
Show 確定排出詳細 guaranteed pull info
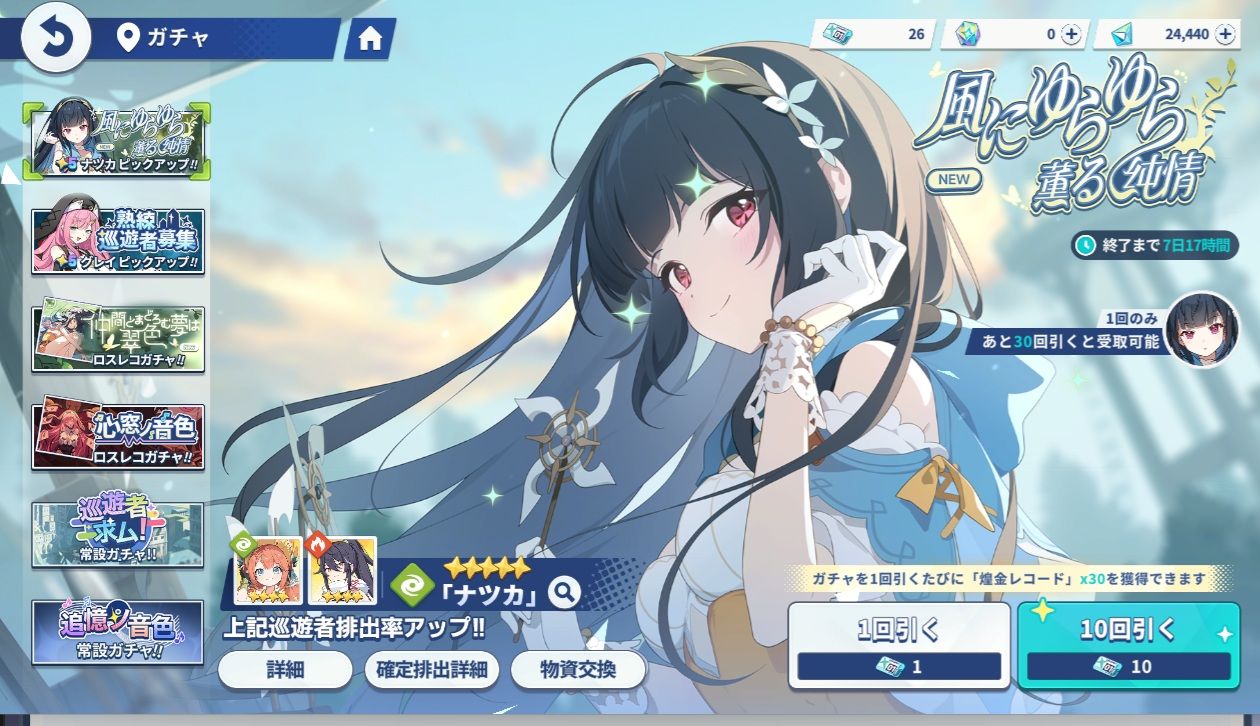[x=431, y=670]
